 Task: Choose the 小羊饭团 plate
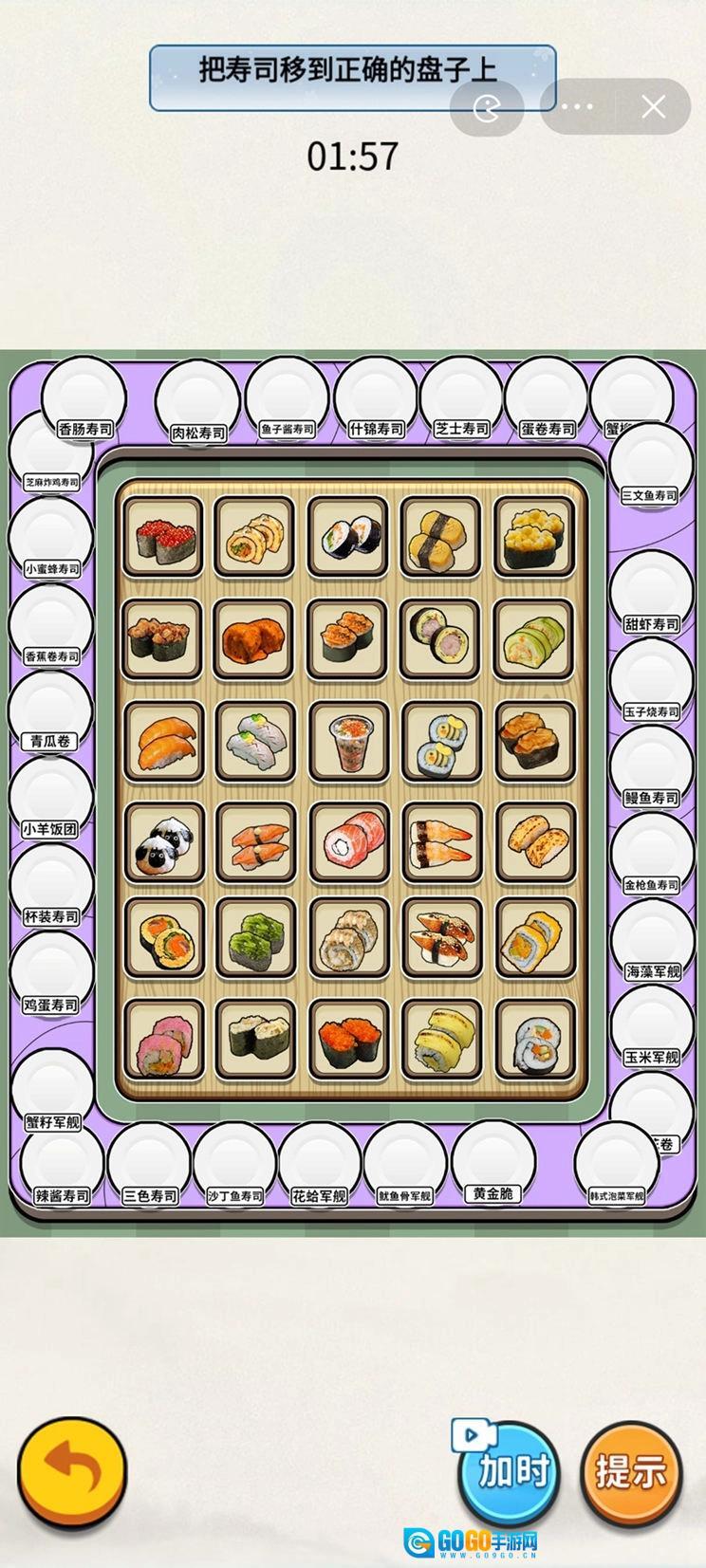click(x=50, y=802)
